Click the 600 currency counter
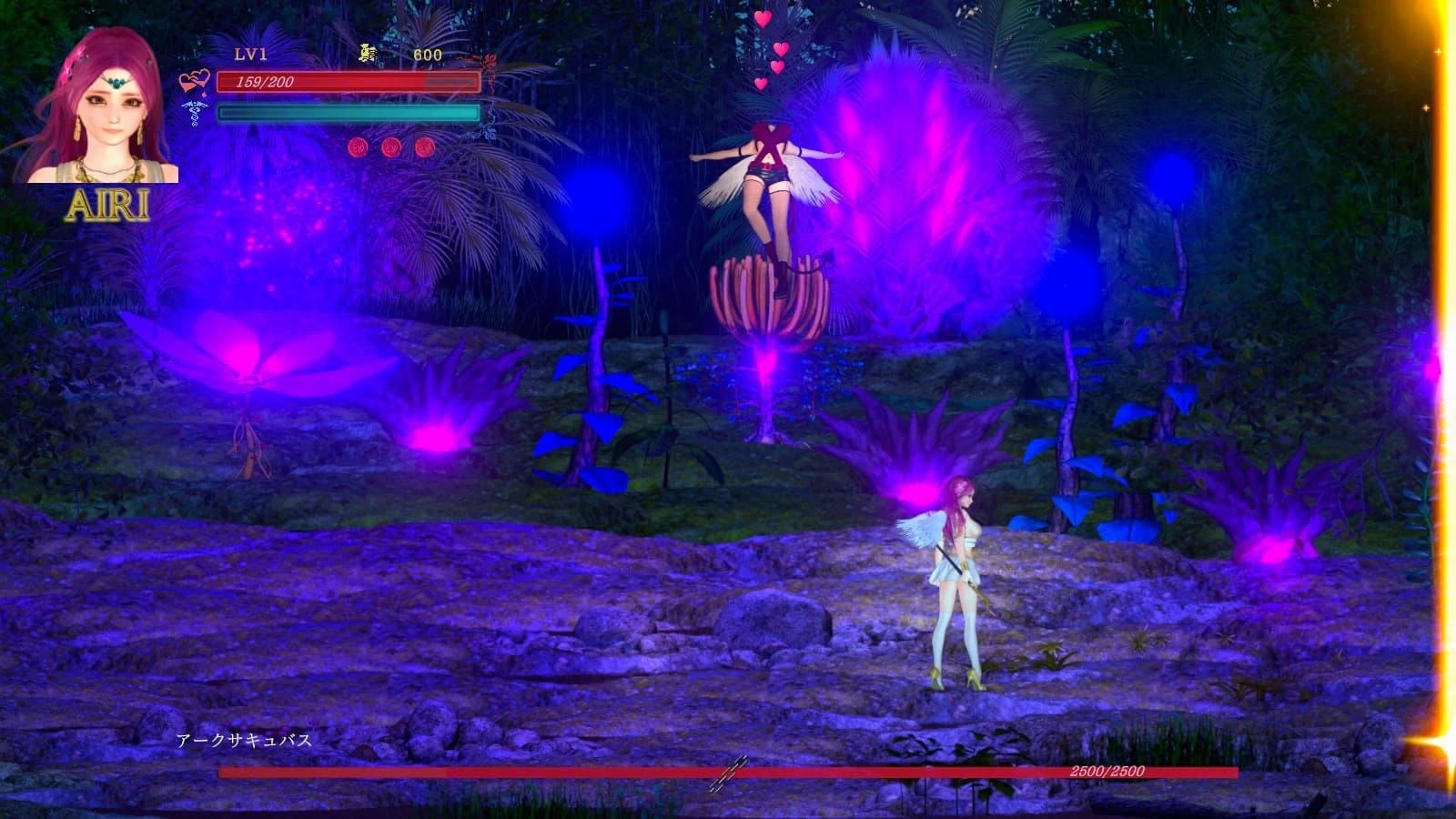The image size is (1456, 819). tap(428, 54)
